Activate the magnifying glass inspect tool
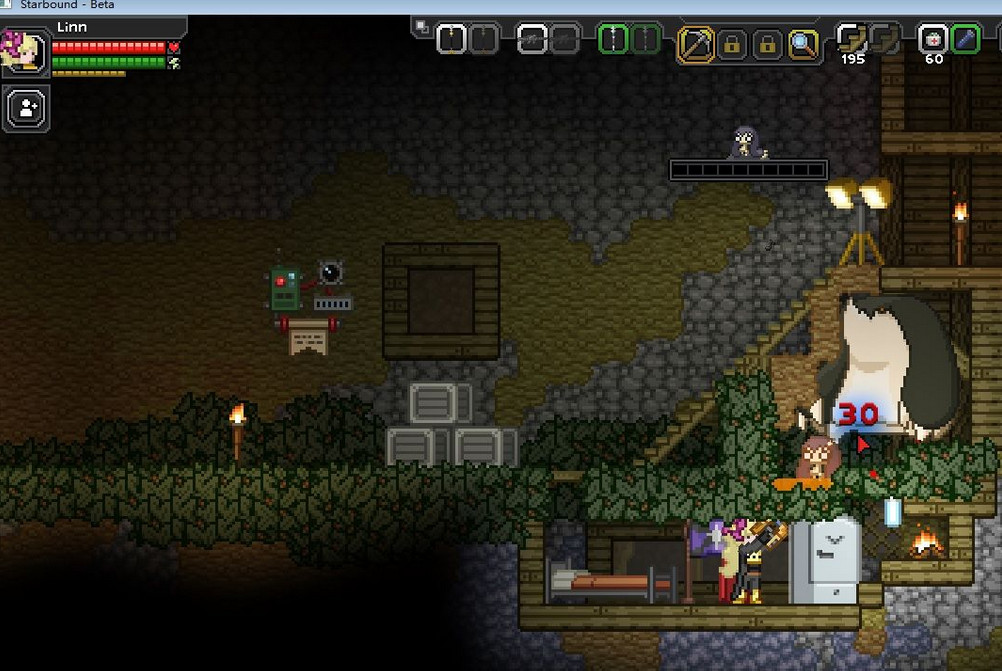The width and height of the screenshot is (1002, 671). 802,44
